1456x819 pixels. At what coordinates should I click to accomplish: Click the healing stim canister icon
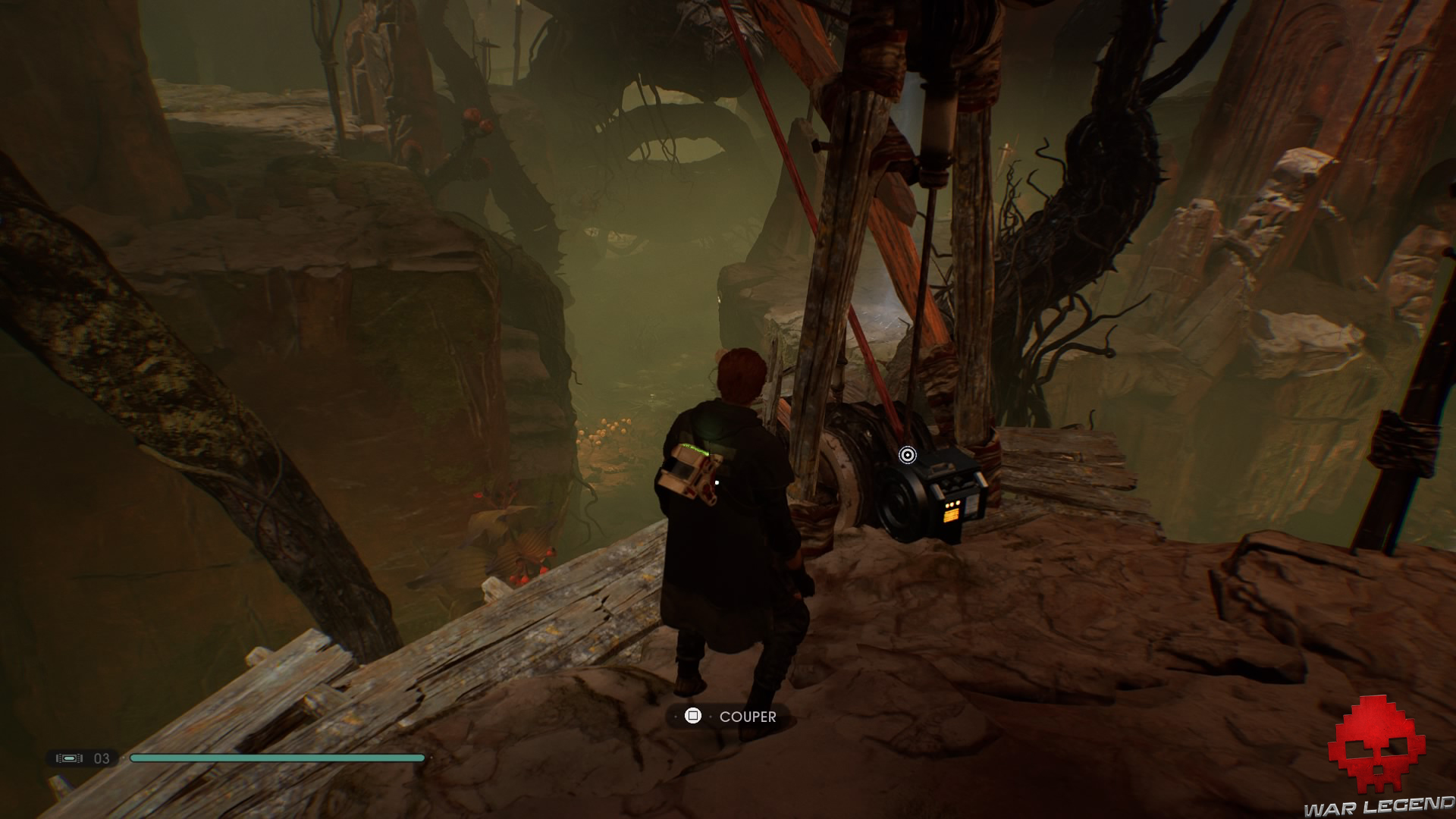point(69,758)
